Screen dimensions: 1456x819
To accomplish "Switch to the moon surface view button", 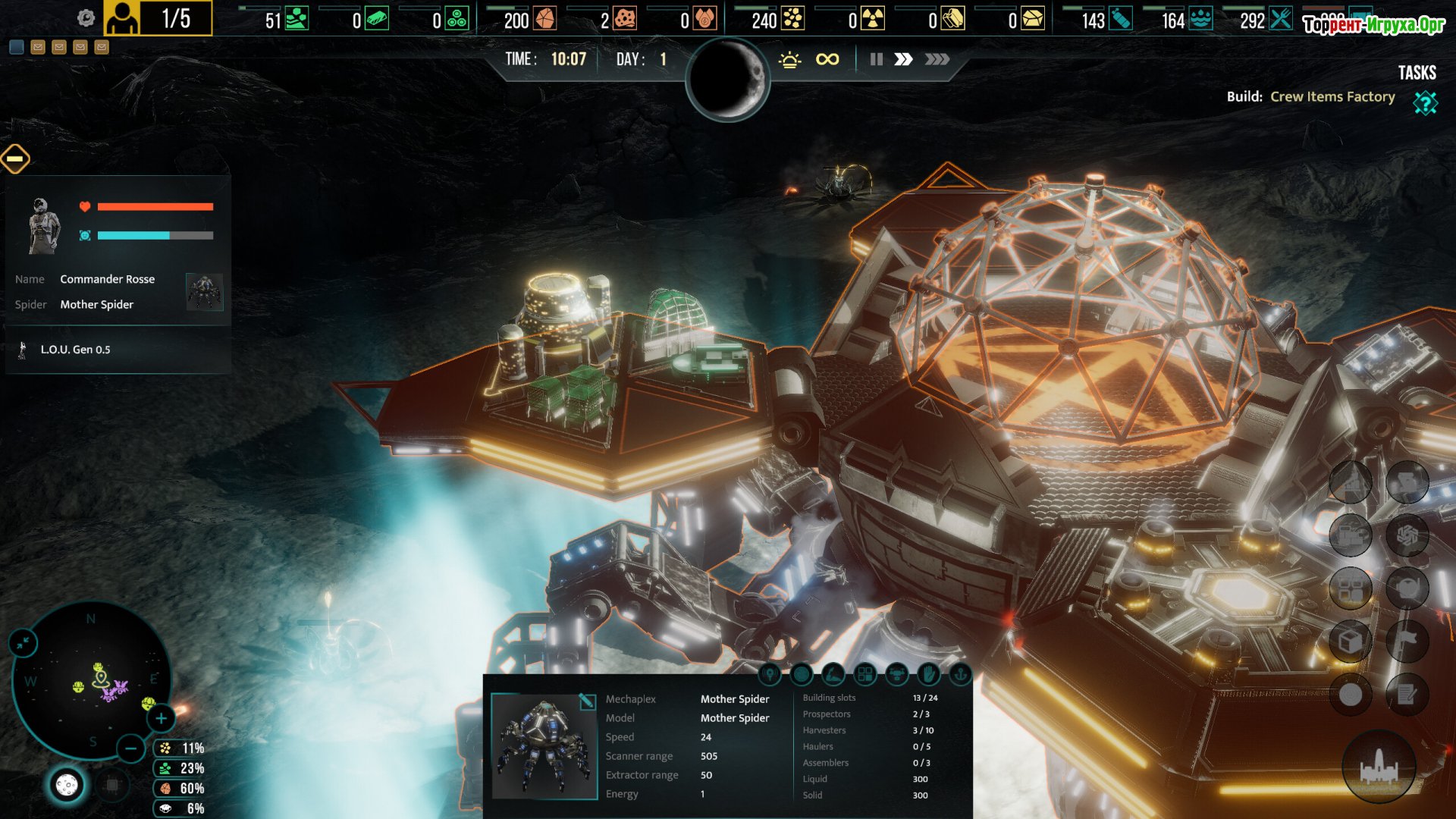I will coord(67,785).
